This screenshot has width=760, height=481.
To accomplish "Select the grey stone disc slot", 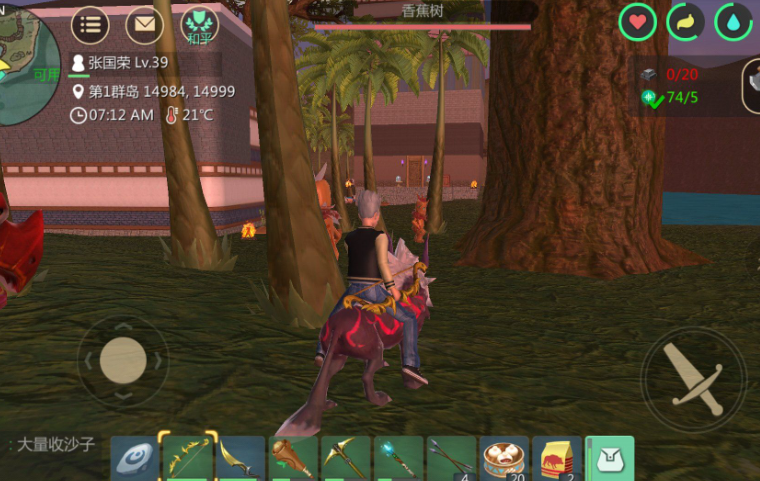I will click(x=135, y=458).
